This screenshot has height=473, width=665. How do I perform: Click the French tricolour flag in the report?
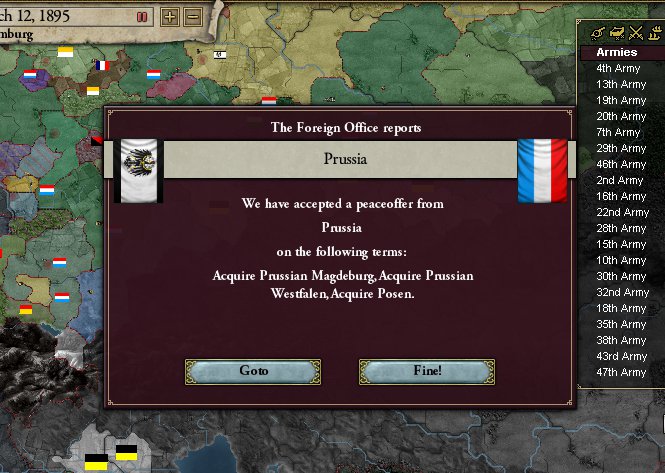[542, 169]
